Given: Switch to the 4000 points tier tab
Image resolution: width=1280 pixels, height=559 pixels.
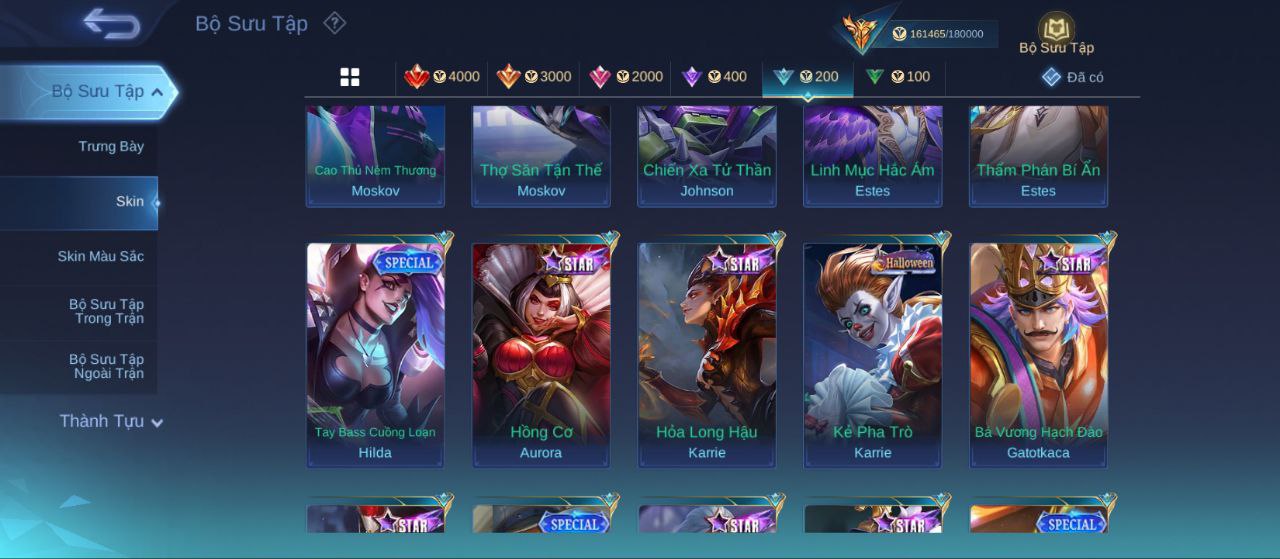Looking at the screenshot, I should point(442,77).
